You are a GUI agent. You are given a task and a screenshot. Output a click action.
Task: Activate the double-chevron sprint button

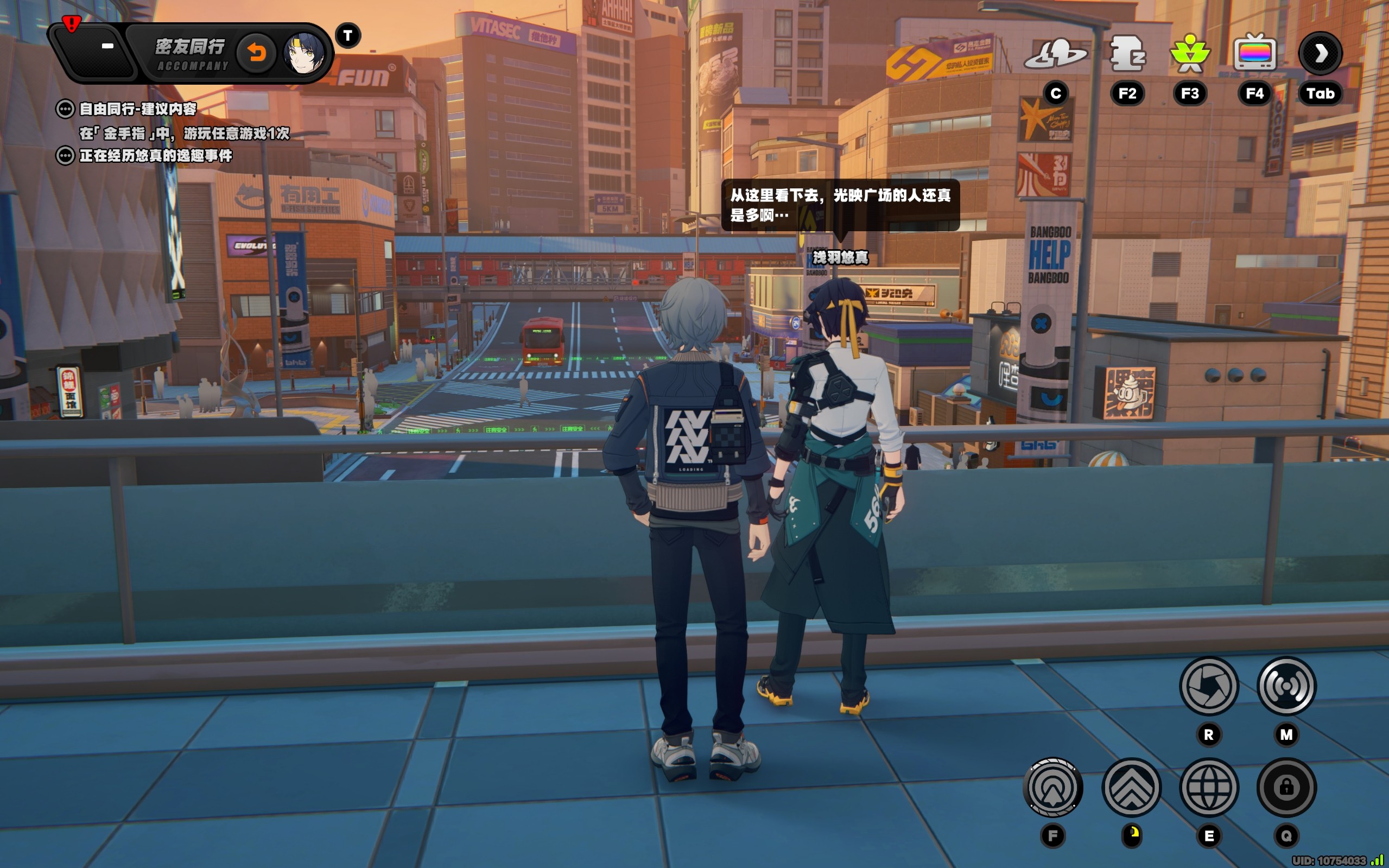(1131, 787)
